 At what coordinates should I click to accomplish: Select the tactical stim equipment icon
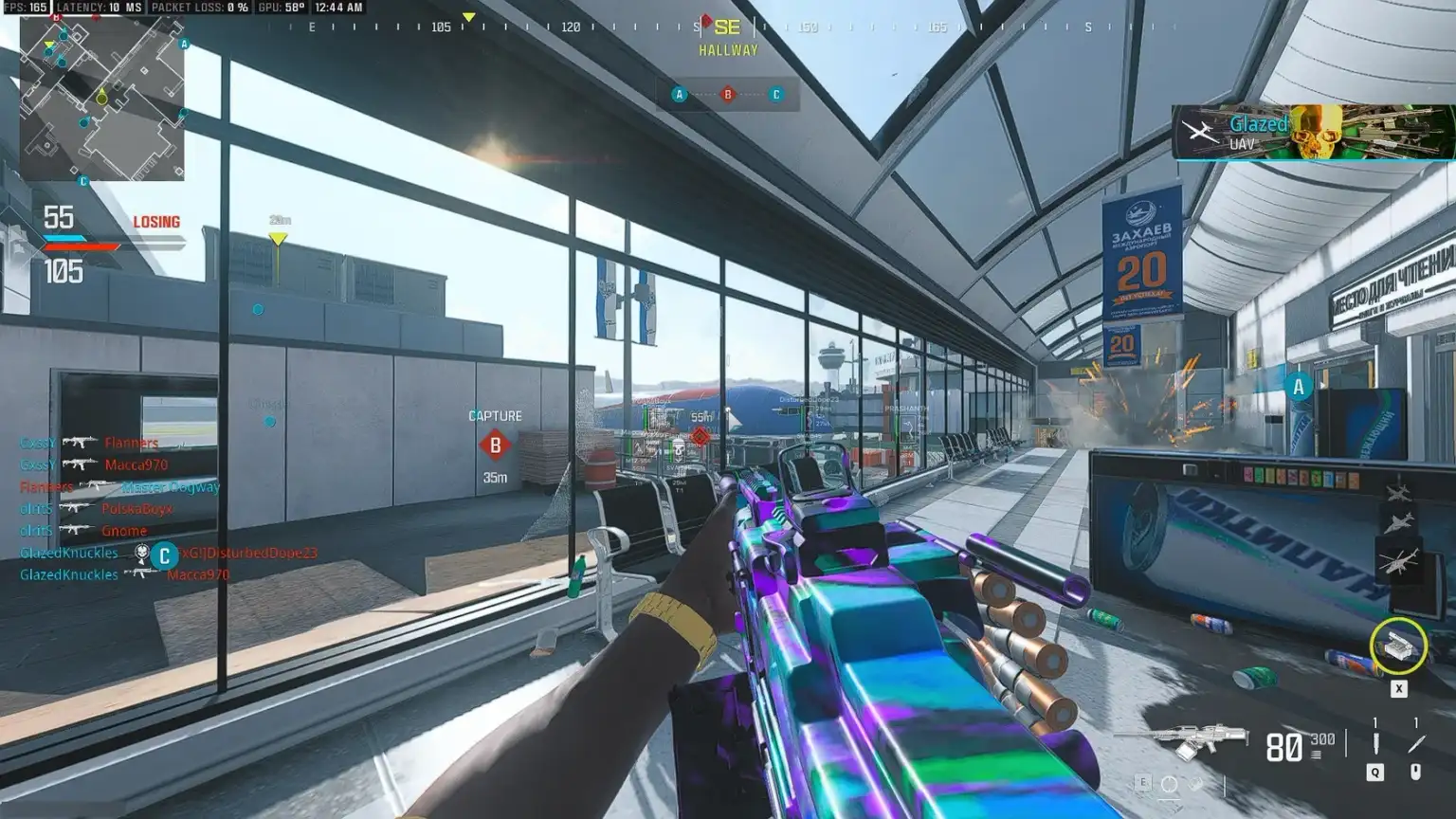click(1375, 743)
